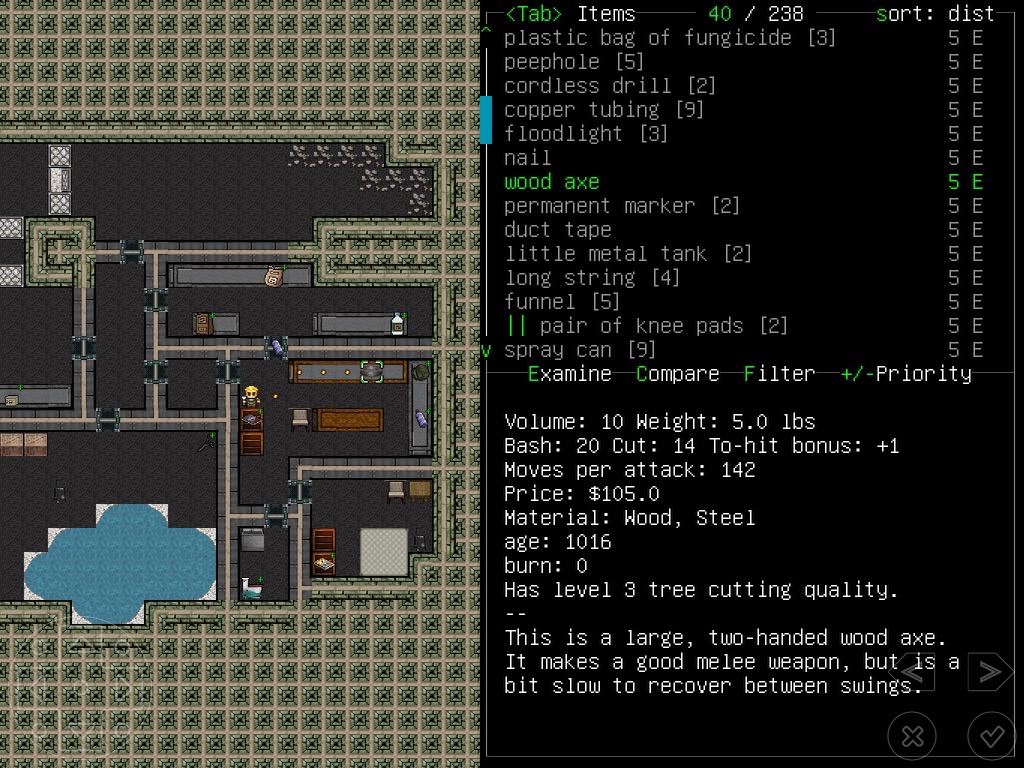Screen dimensions: 1024x768
Task: Open the Compare option
Action: (677, 374)
